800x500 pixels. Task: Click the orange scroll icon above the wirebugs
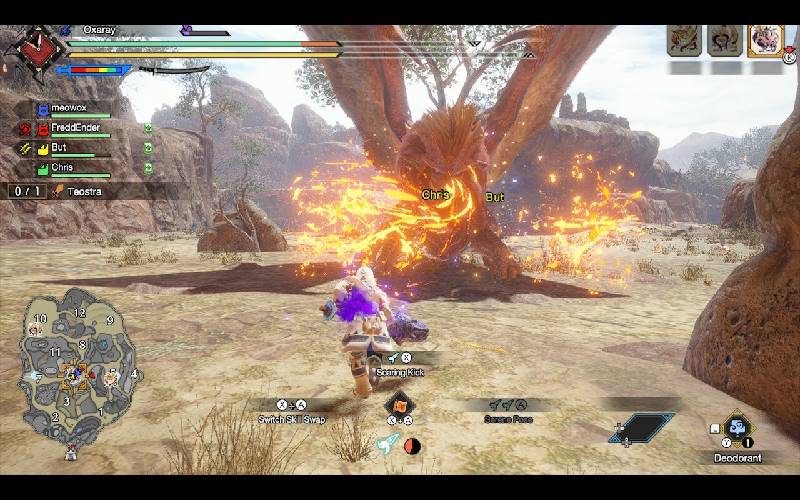[x=400, y=406]
